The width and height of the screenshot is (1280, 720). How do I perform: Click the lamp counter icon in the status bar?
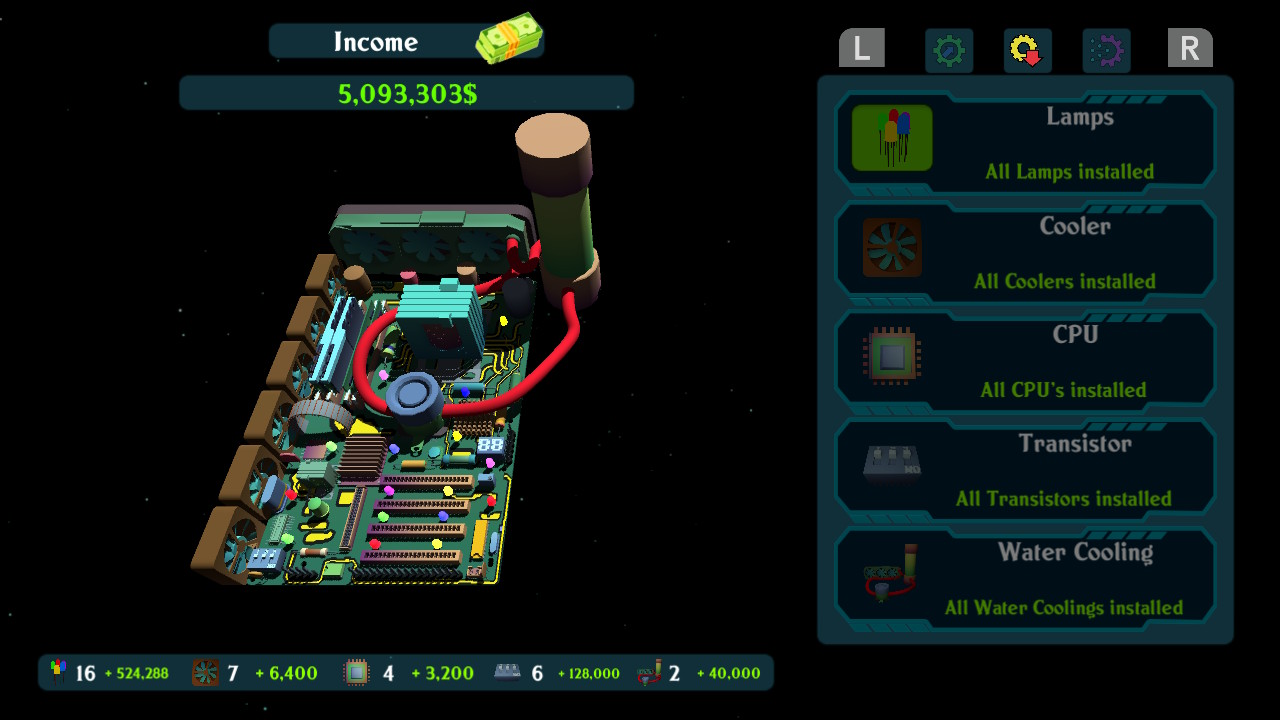coord(56,673)
